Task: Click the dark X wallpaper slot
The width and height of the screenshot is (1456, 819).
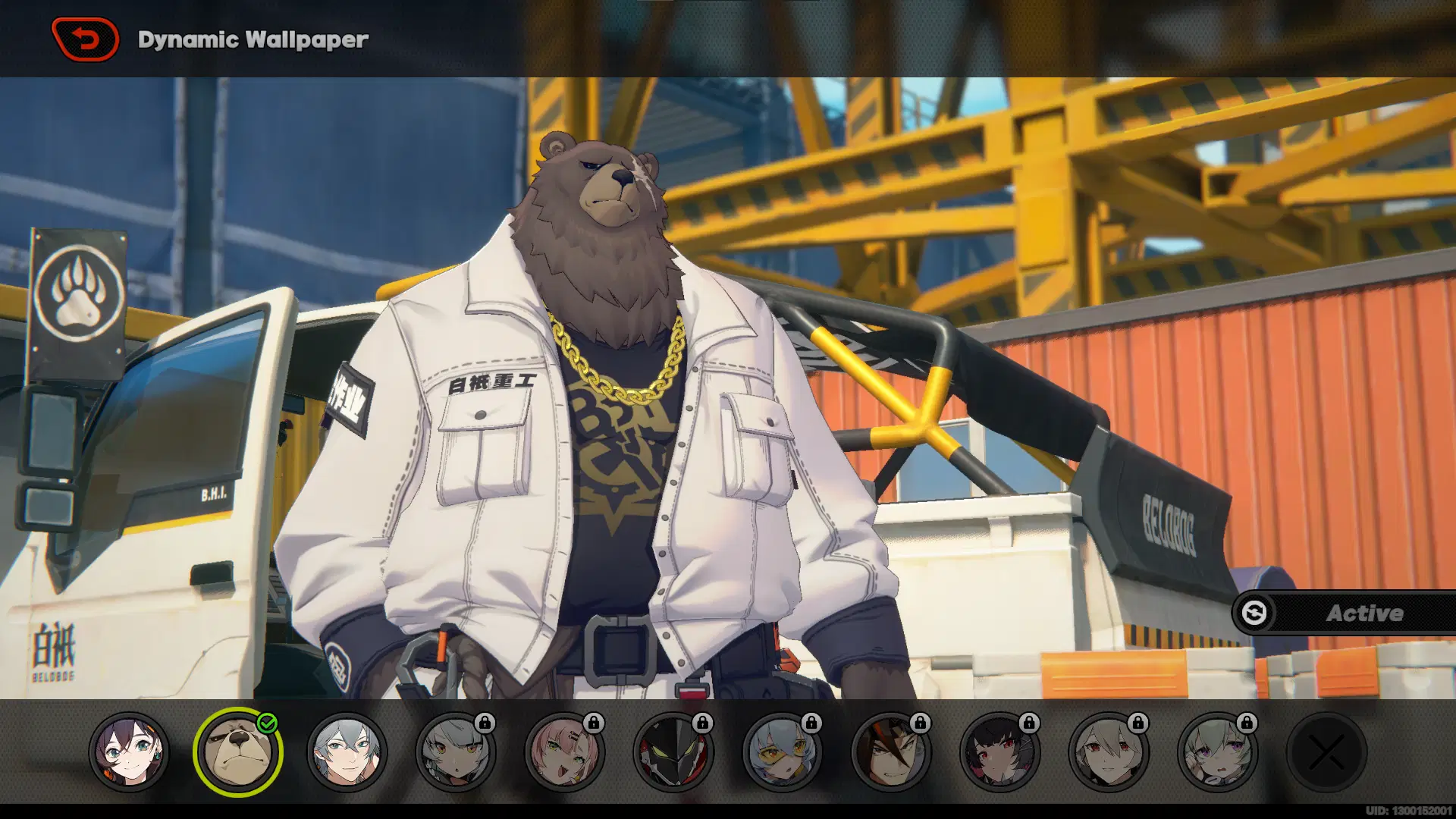Action: point(1326,752)
